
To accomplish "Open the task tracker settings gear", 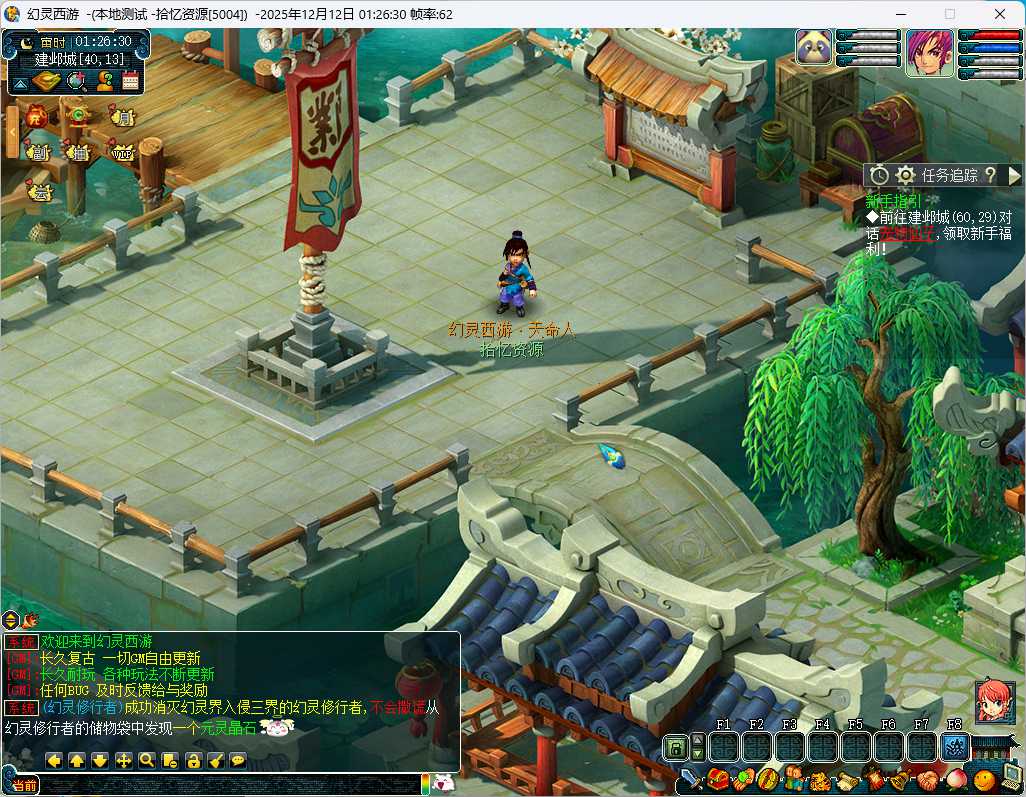I will 906,175.
